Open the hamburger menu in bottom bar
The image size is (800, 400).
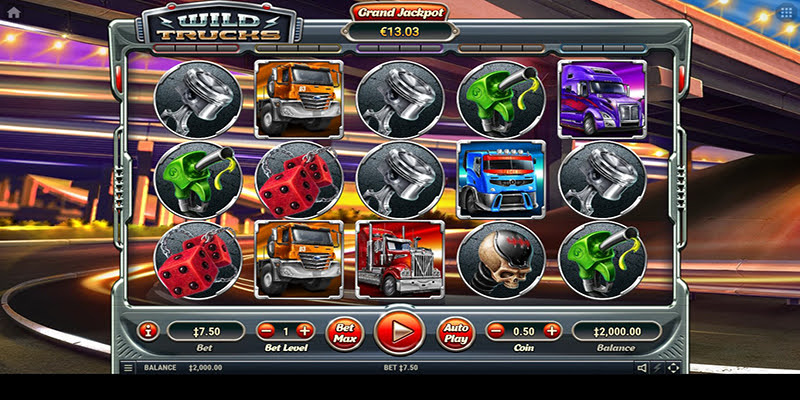click(128, 368)
